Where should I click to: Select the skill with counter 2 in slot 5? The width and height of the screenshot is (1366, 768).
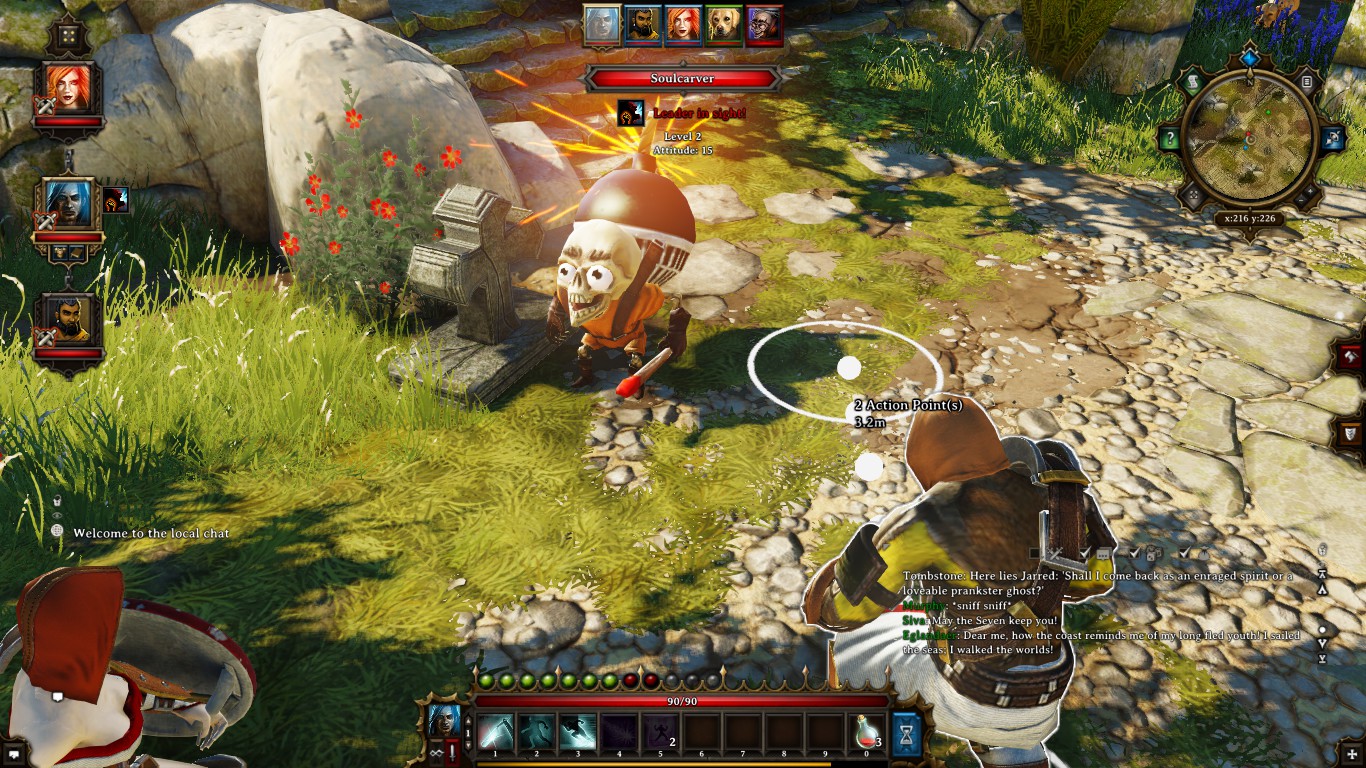[659, 733]
